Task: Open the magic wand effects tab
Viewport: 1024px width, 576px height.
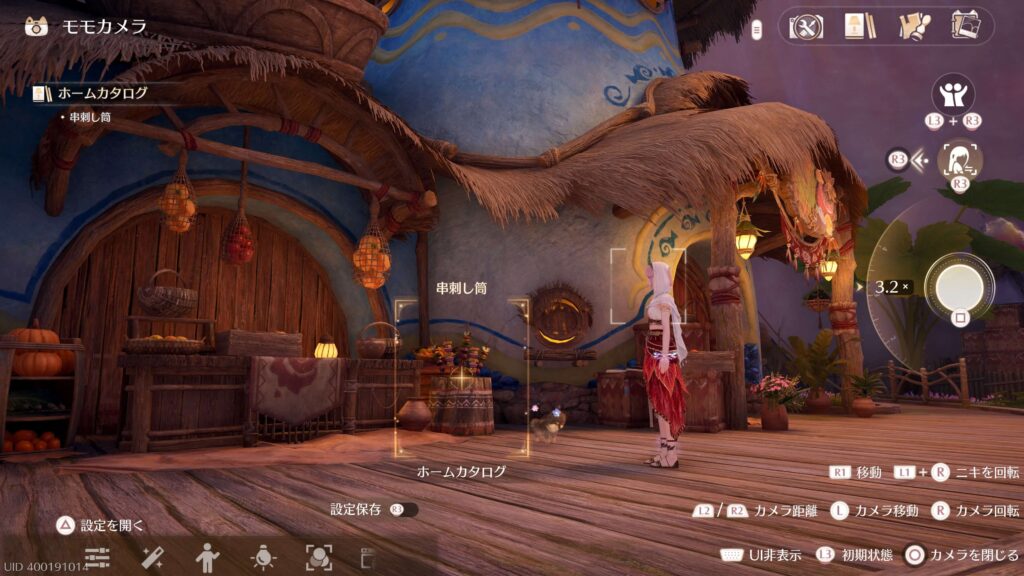Action: coord(152,557)
